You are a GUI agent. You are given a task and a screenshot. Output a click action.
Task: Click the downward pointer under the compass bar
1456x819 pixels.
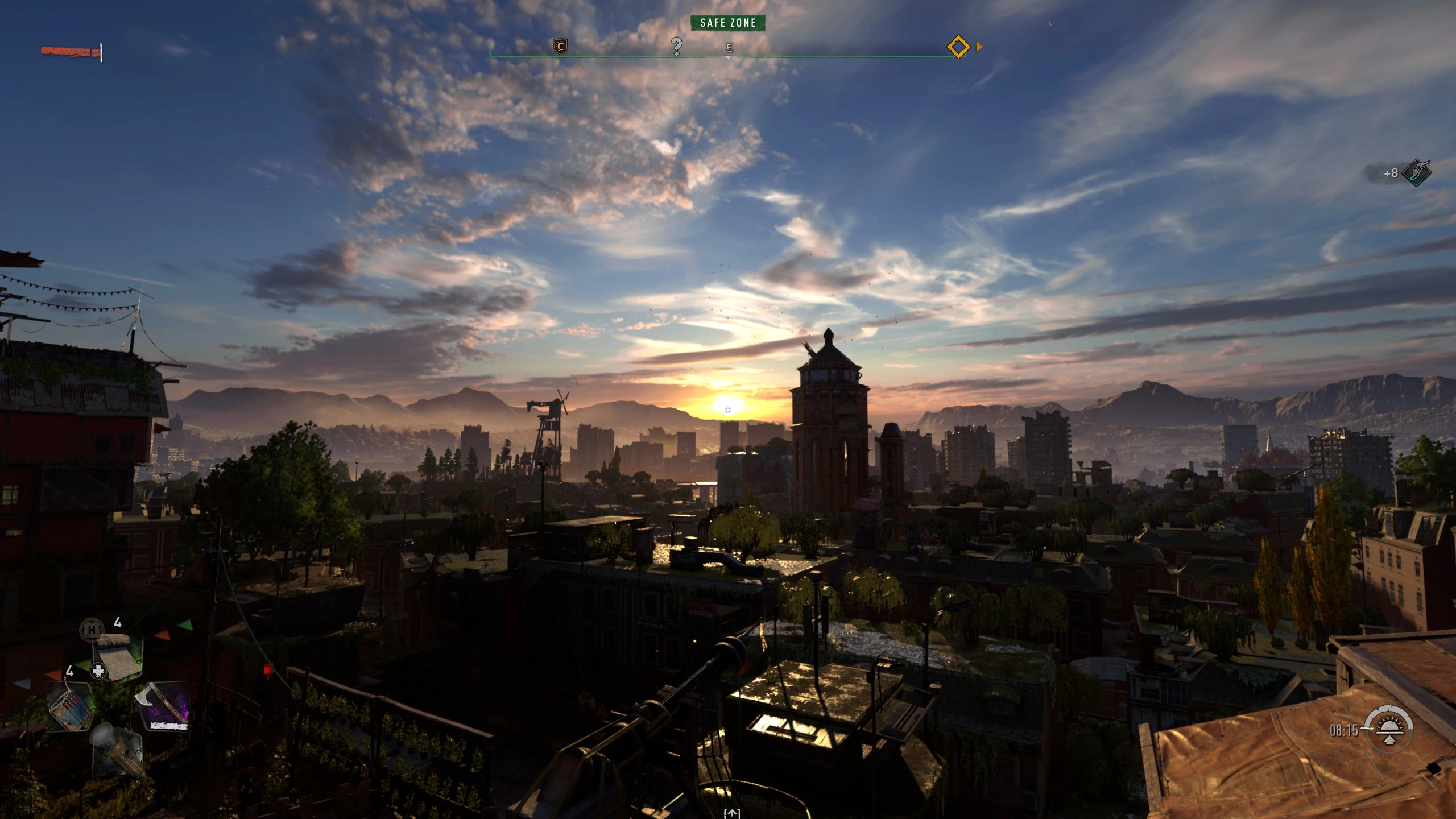tap(729, 57)
